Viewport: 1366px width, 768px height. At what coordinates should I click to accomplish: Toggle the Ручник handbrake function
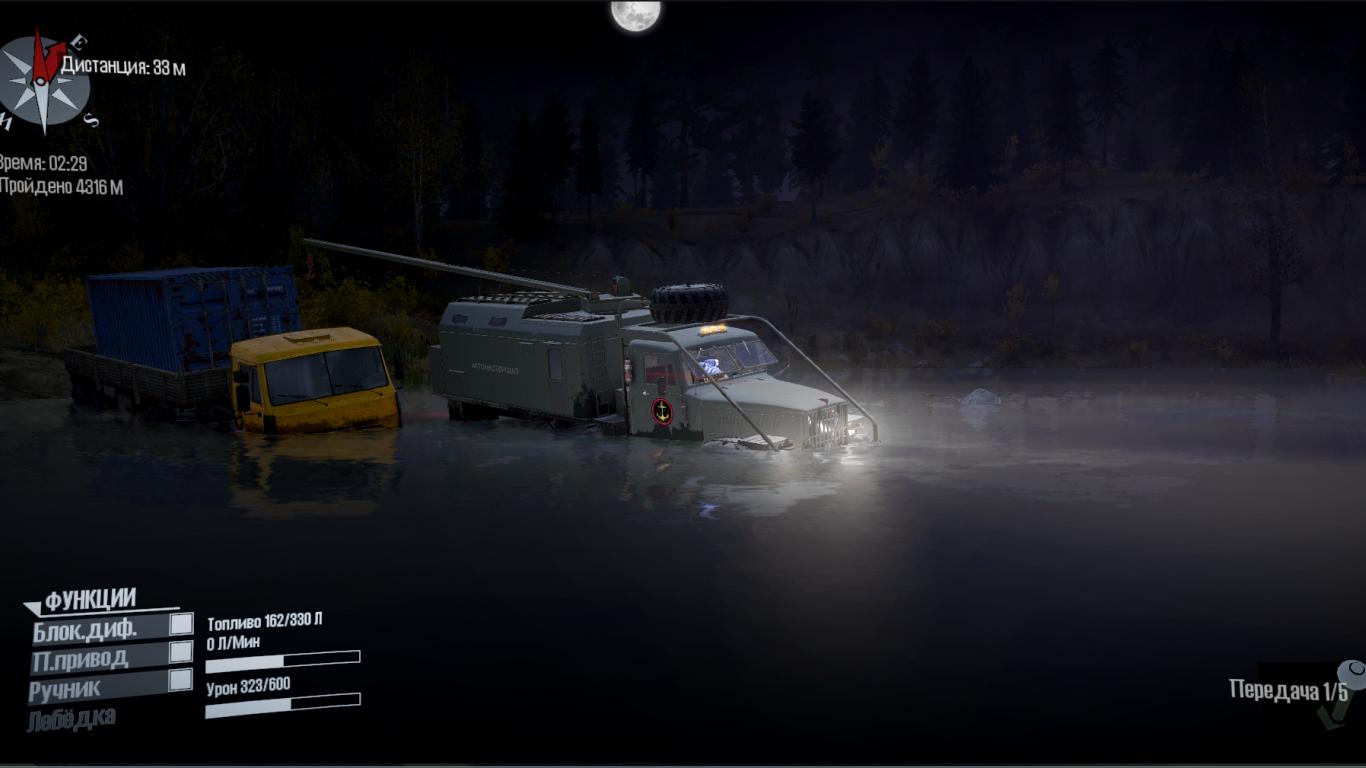181,681
